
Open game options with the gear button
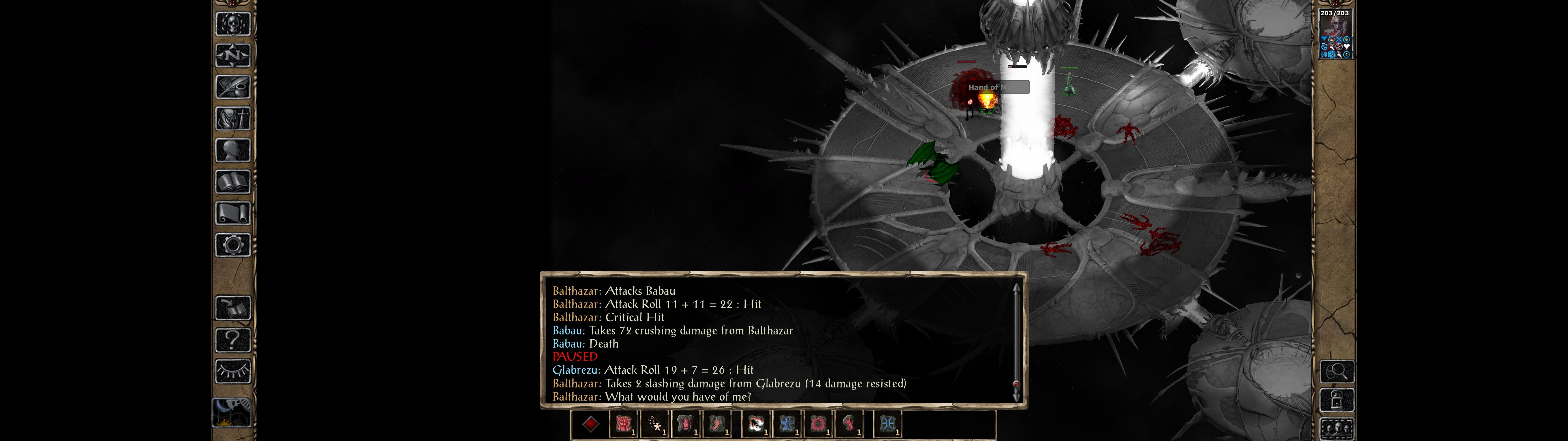tap(232, 245)
